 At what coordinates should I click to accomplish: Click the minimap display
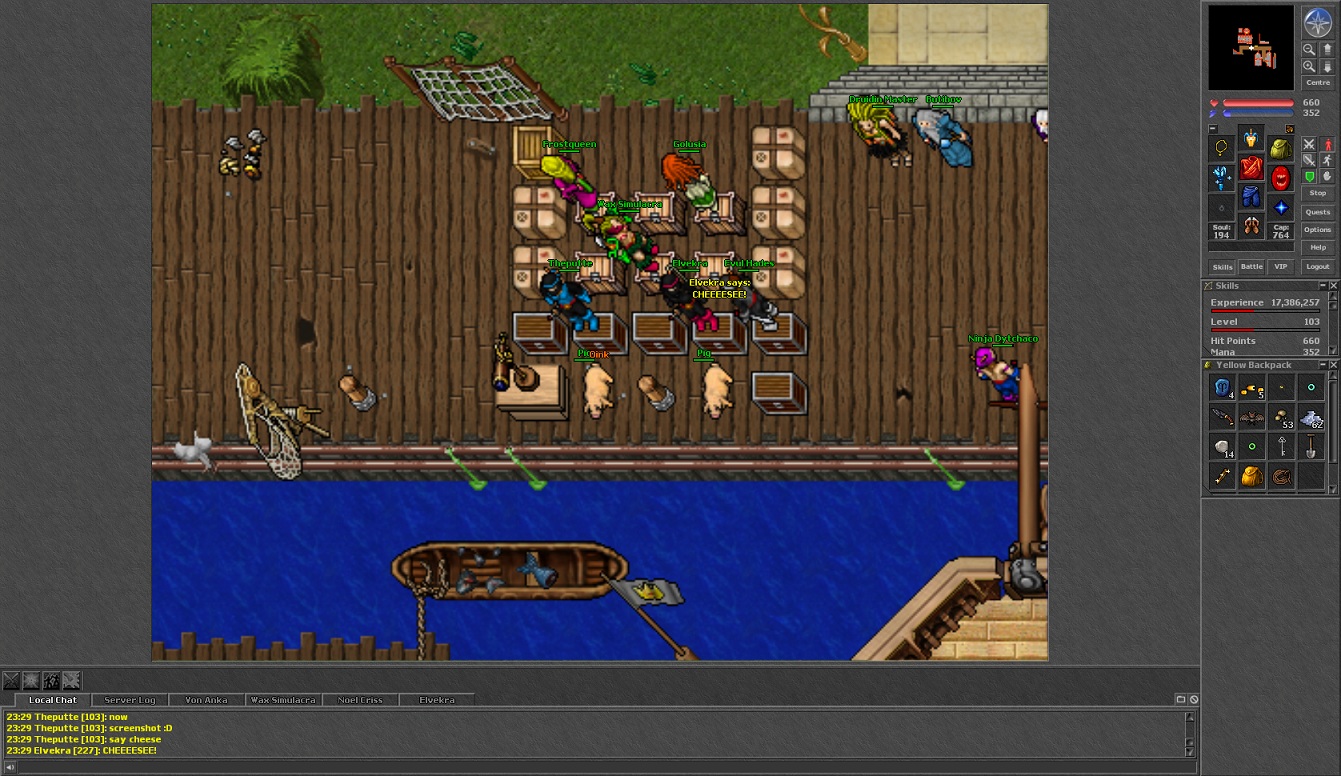point(1250,48)
